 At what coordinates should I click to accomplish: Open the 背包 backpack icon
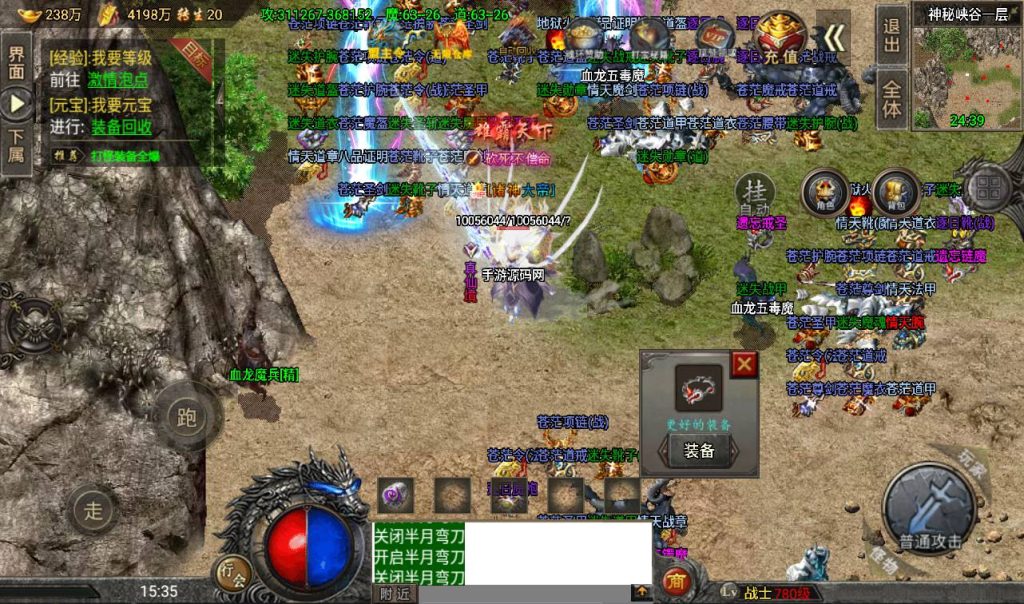point(895,191)
